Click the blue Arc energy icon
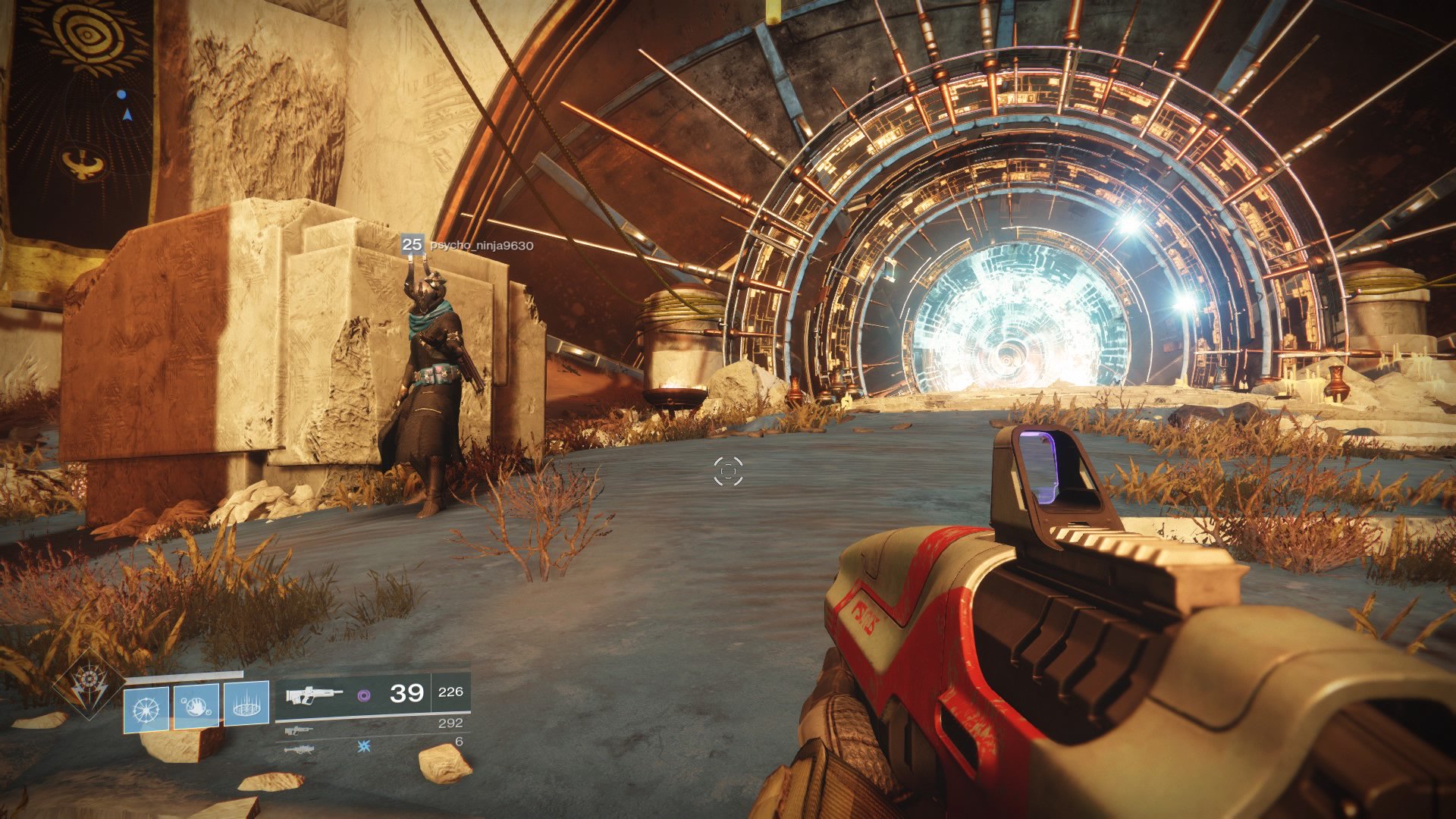The image size is (1456, 819). 362,748
